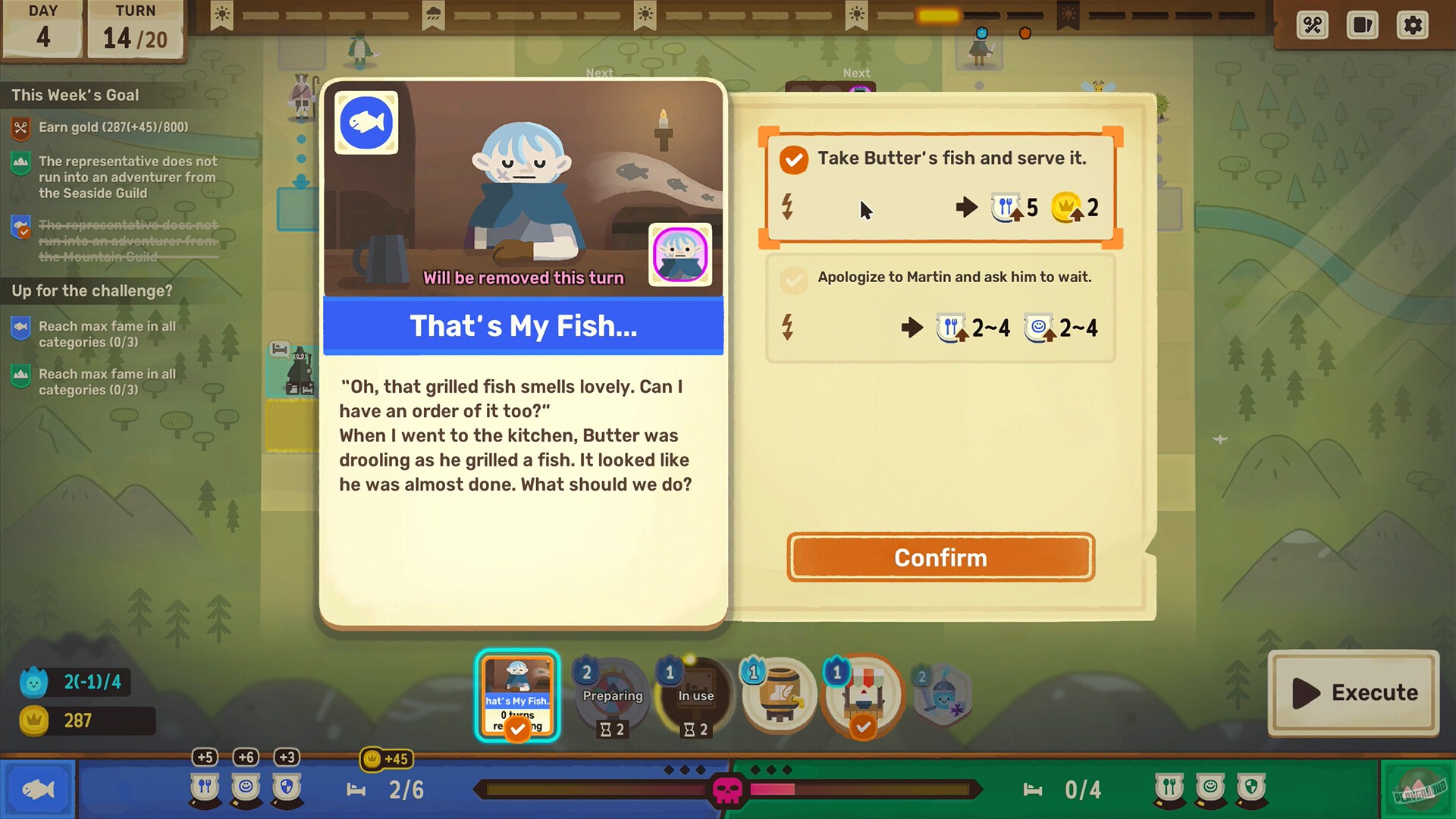Select the blue fish icon on the event card

click(x=366, y=122)
